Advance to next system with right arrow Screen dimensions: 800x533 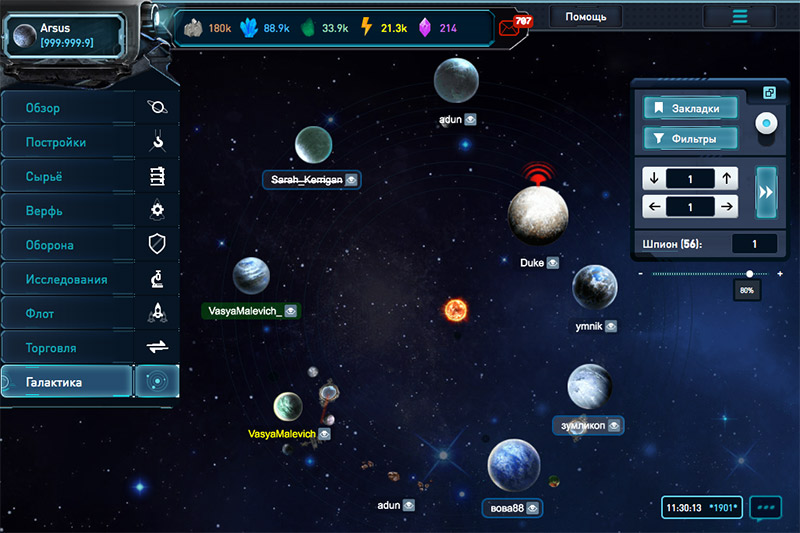727,207
